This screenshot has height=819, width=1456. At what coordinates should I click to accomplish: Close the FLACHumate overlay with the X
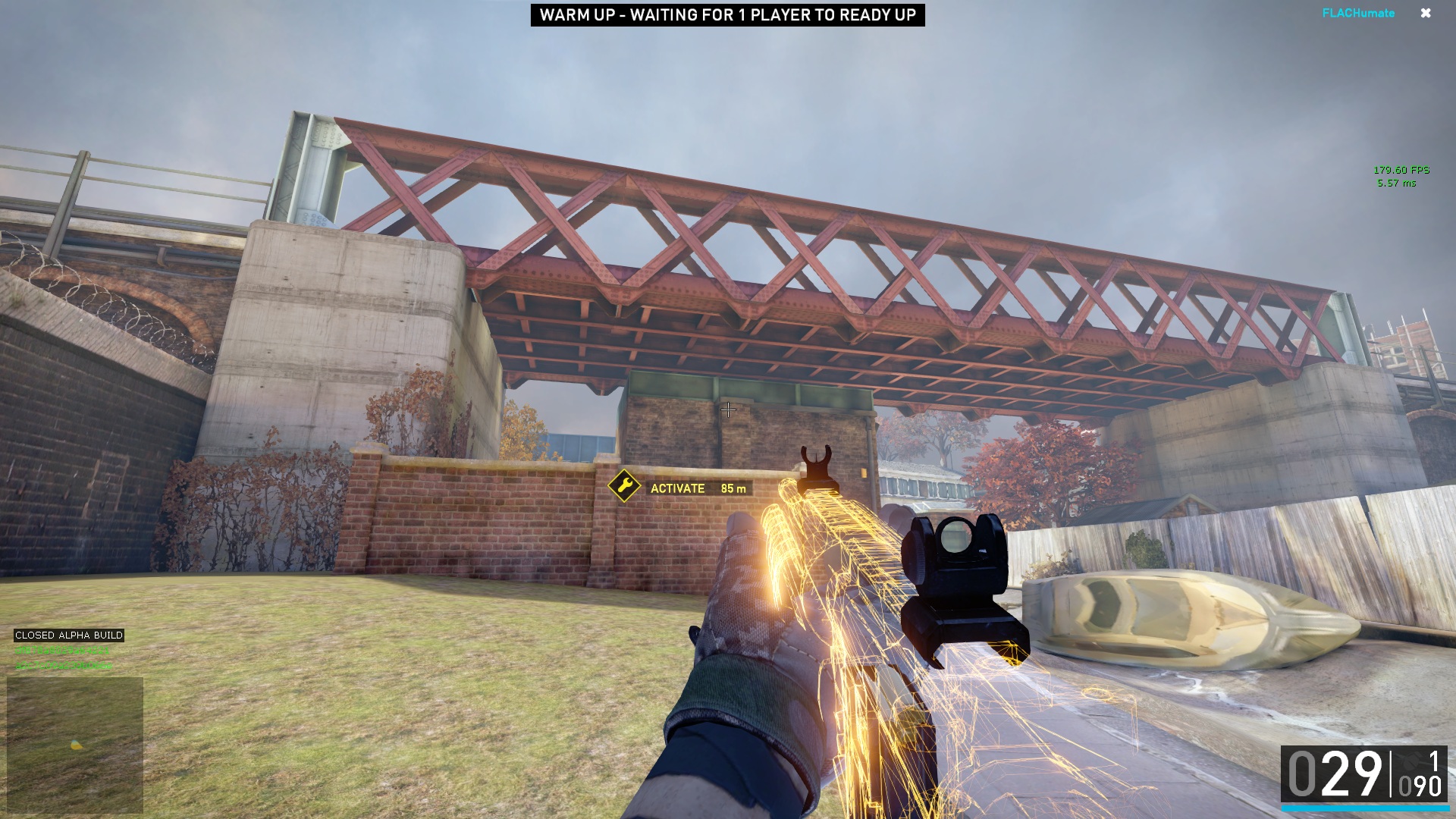coord(1426,14)
